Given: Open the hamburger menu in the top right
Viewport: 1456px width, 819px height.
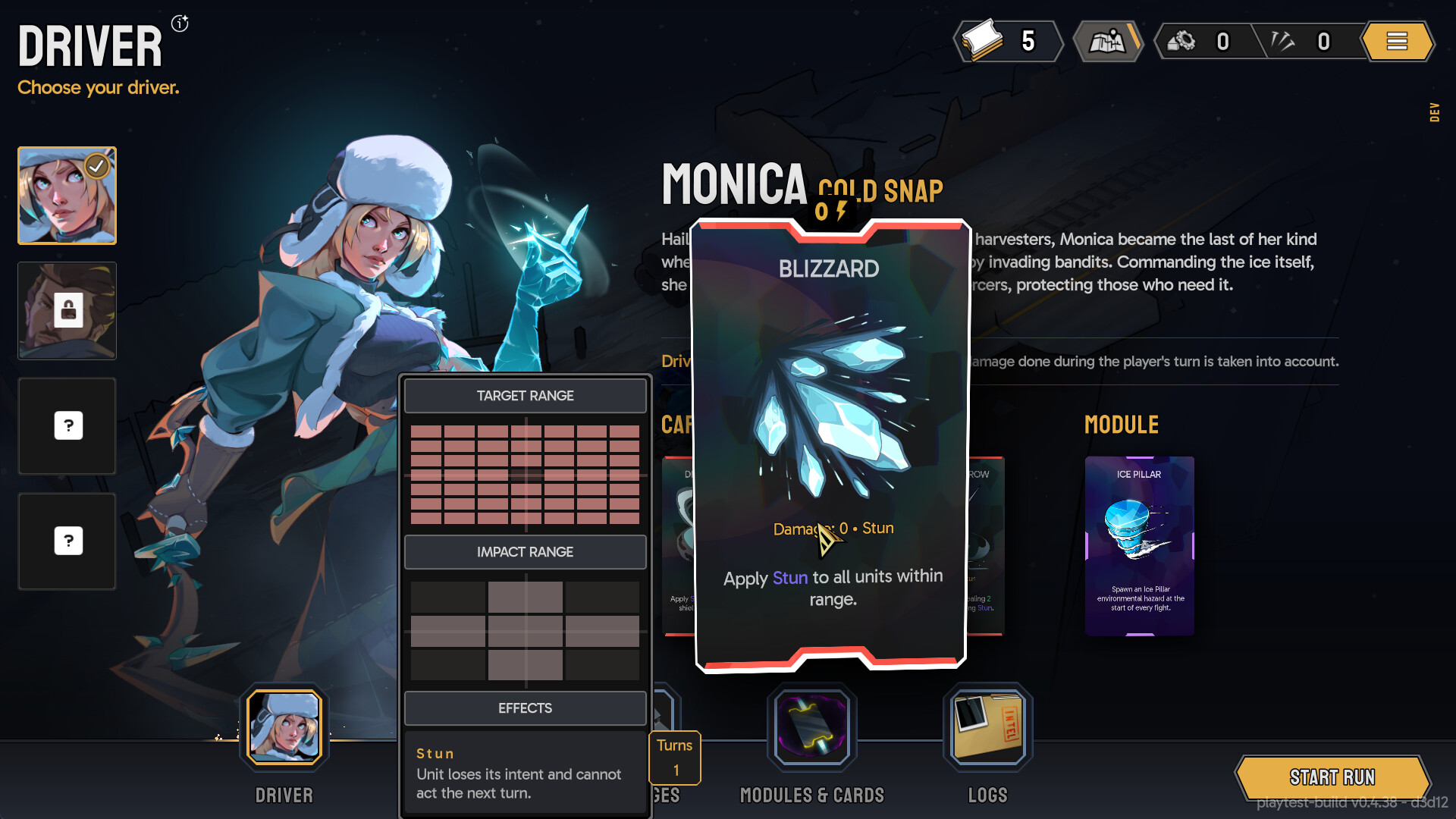Looking at the screenshot, I should coord(1398,41).
